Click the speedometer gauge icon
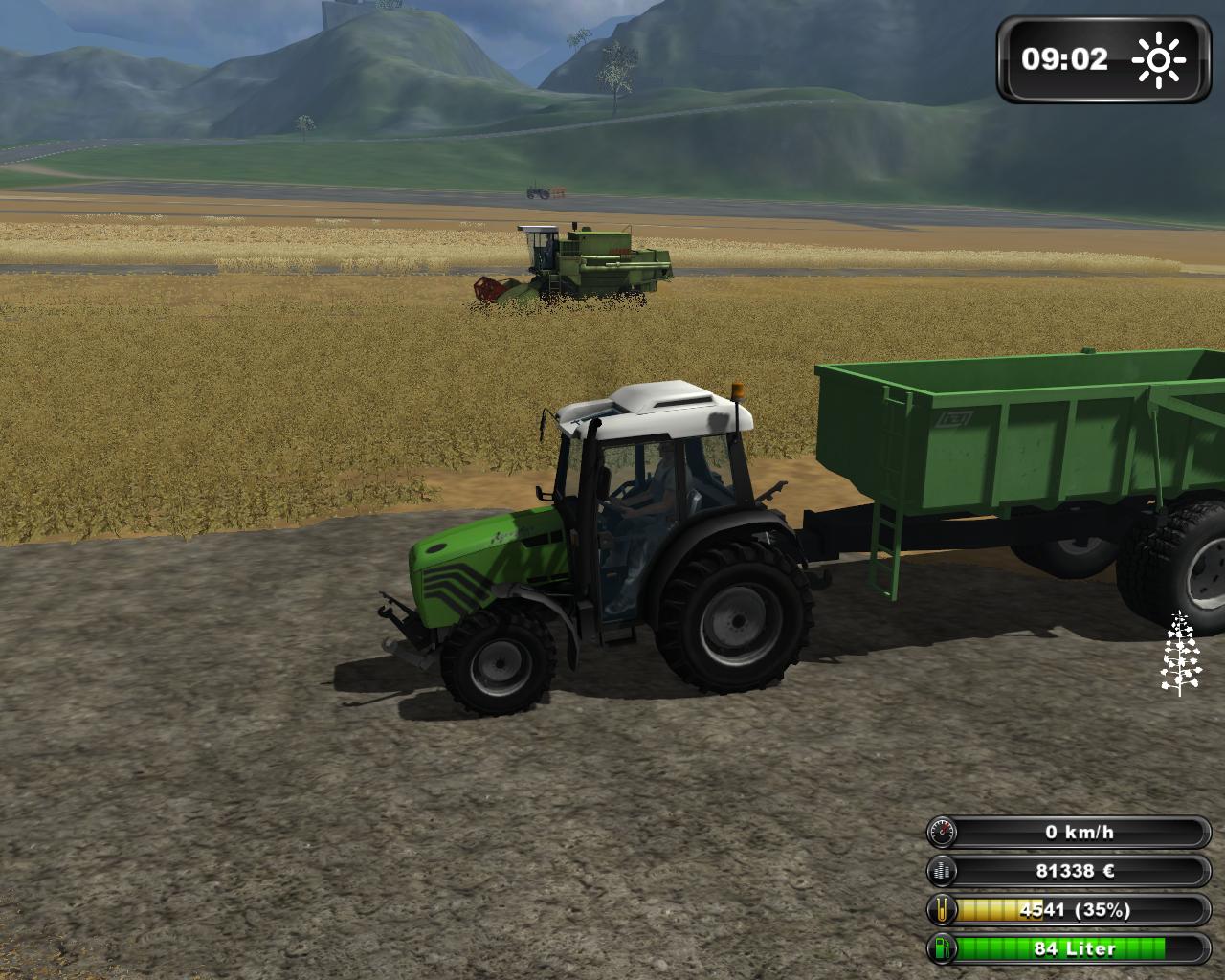The width and height of the screenshot is (1225, 980). click(x=943, y=832)
